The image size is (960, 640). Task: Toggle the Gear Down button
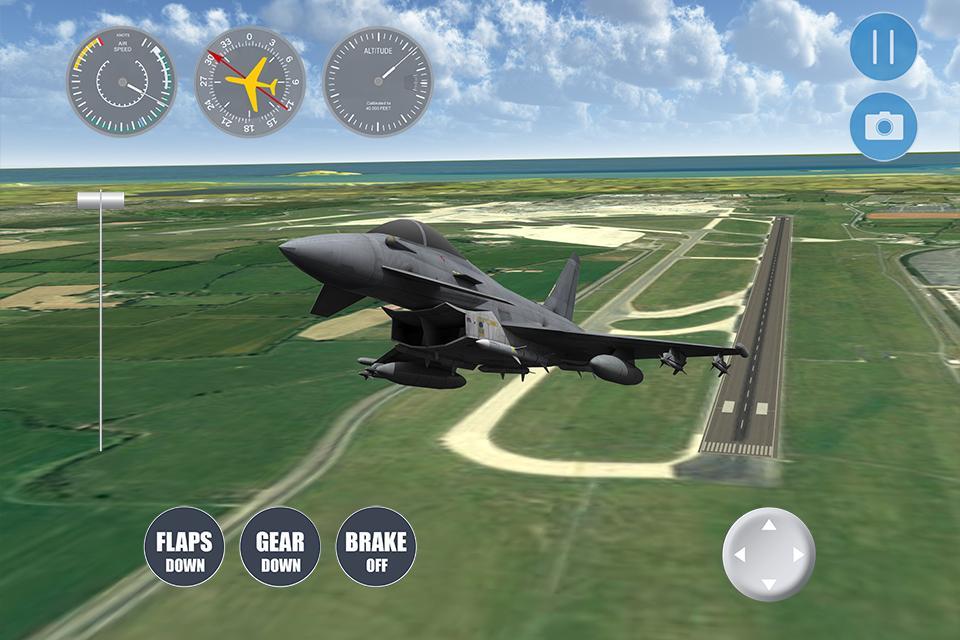tap(280, 549)
